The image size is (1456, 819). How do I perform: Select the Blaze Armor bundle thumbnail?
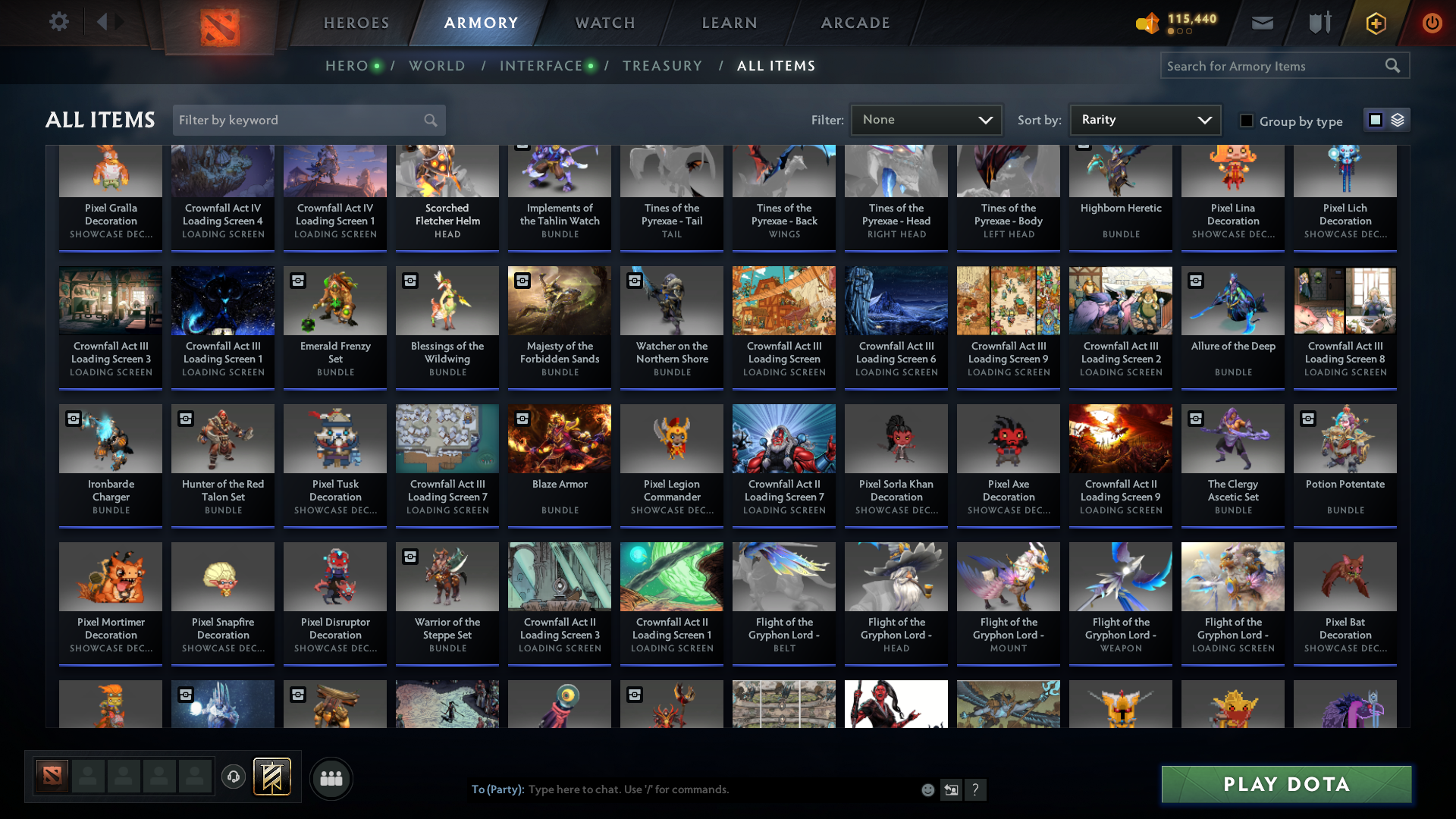click(x=559, y=438)
